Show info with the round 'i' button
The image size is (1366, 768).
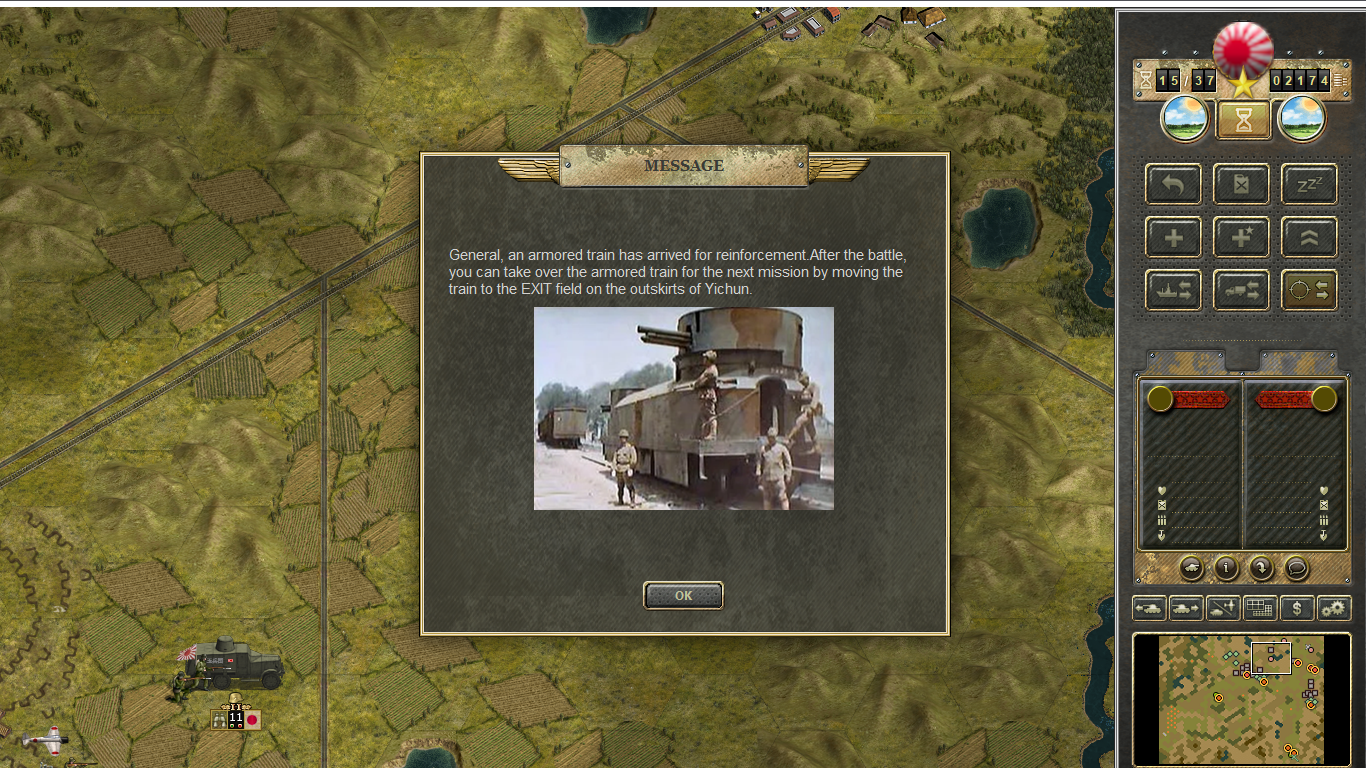1226,568
